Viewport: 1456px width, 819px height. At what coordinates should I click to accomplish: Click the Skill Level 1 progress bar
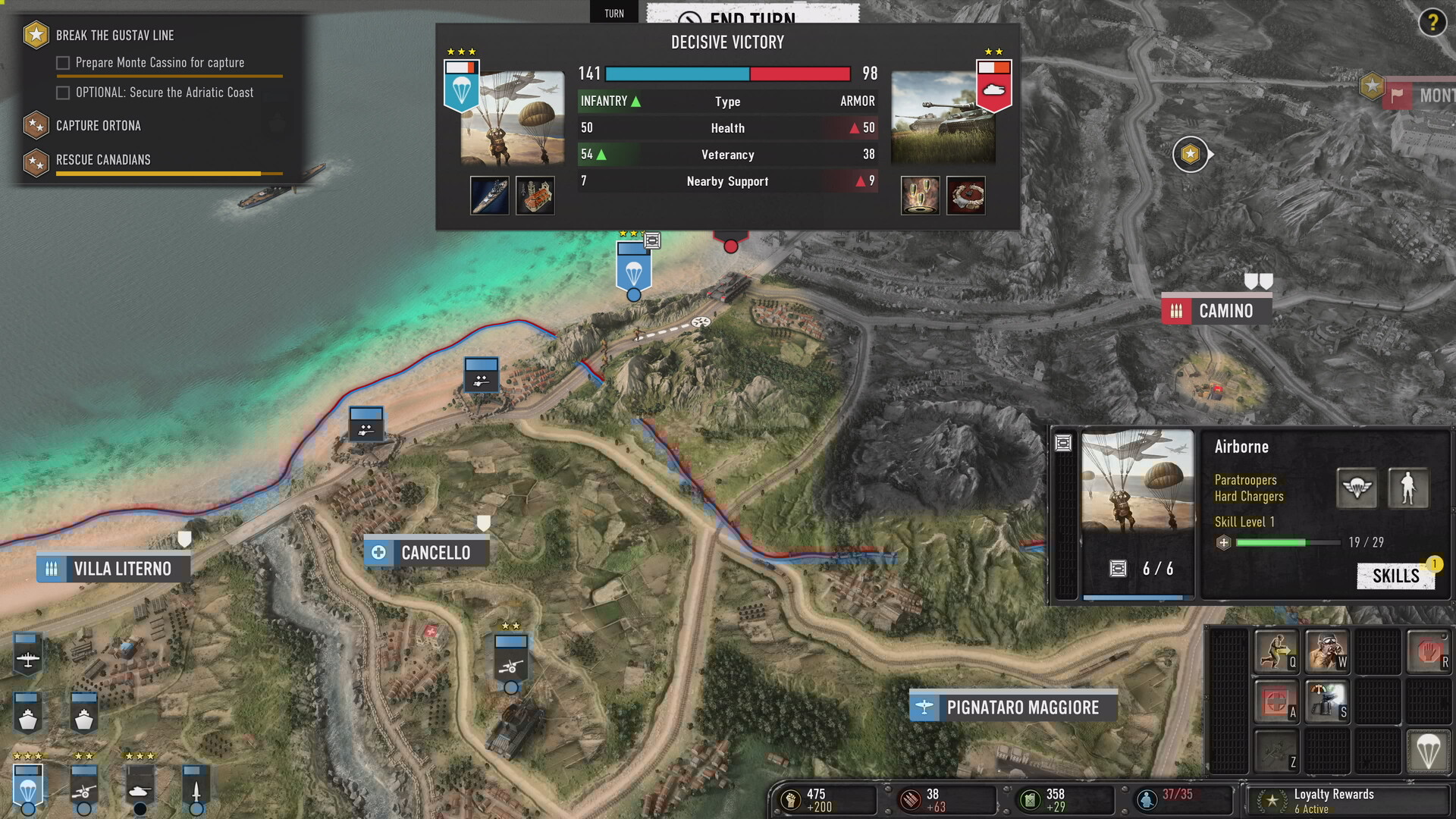click(x=1288, y=542)
